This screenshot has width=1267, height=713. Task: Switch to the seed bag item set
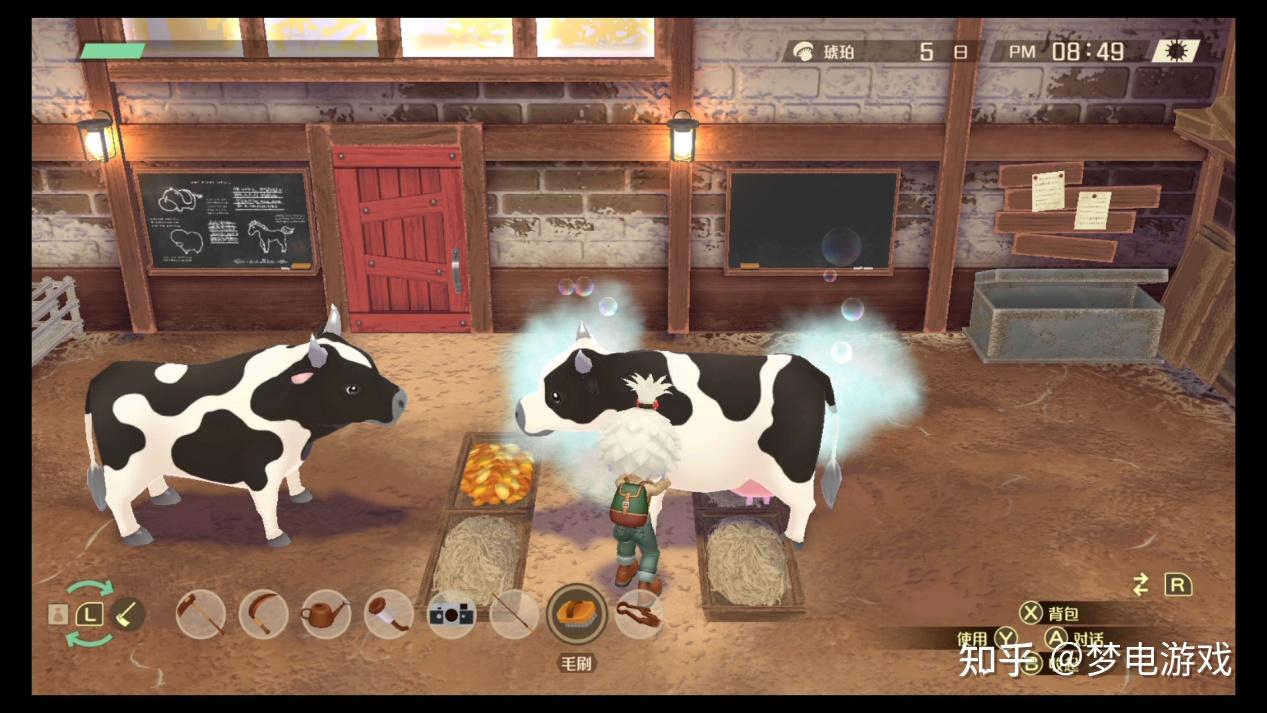coord(58,613)
